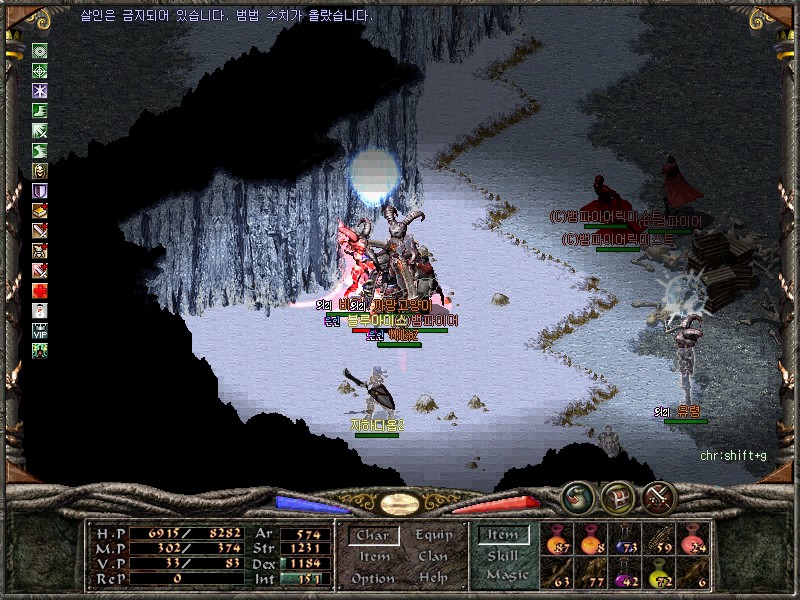The width and height of the screenshot is (800, 600).
Task: Switch to the Skill quickslot tab
Action: (504, 556)
